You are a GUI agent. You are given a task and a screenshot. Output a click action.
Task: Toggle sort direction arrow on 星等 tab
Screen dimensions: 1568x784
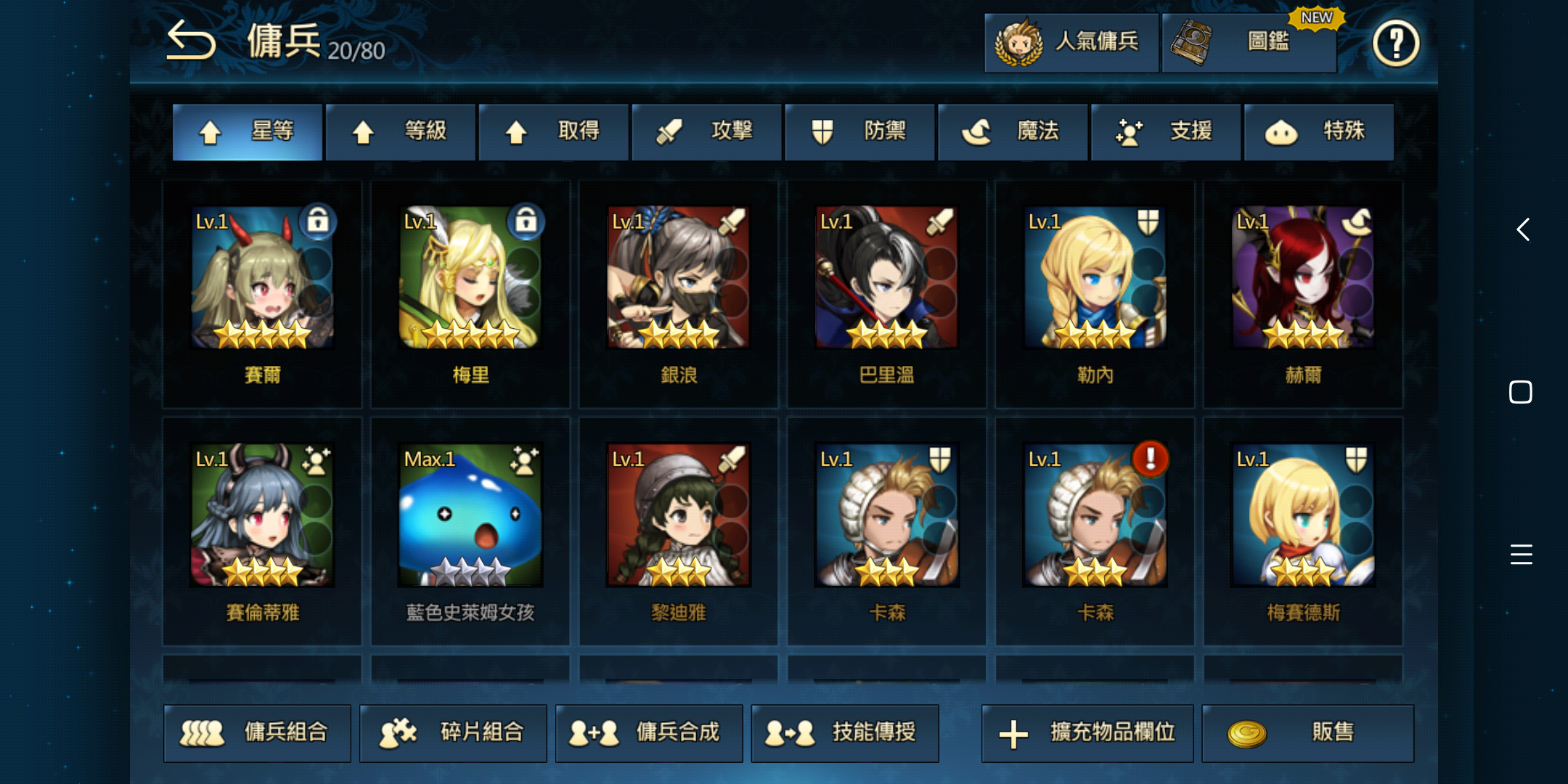point(211,131)
